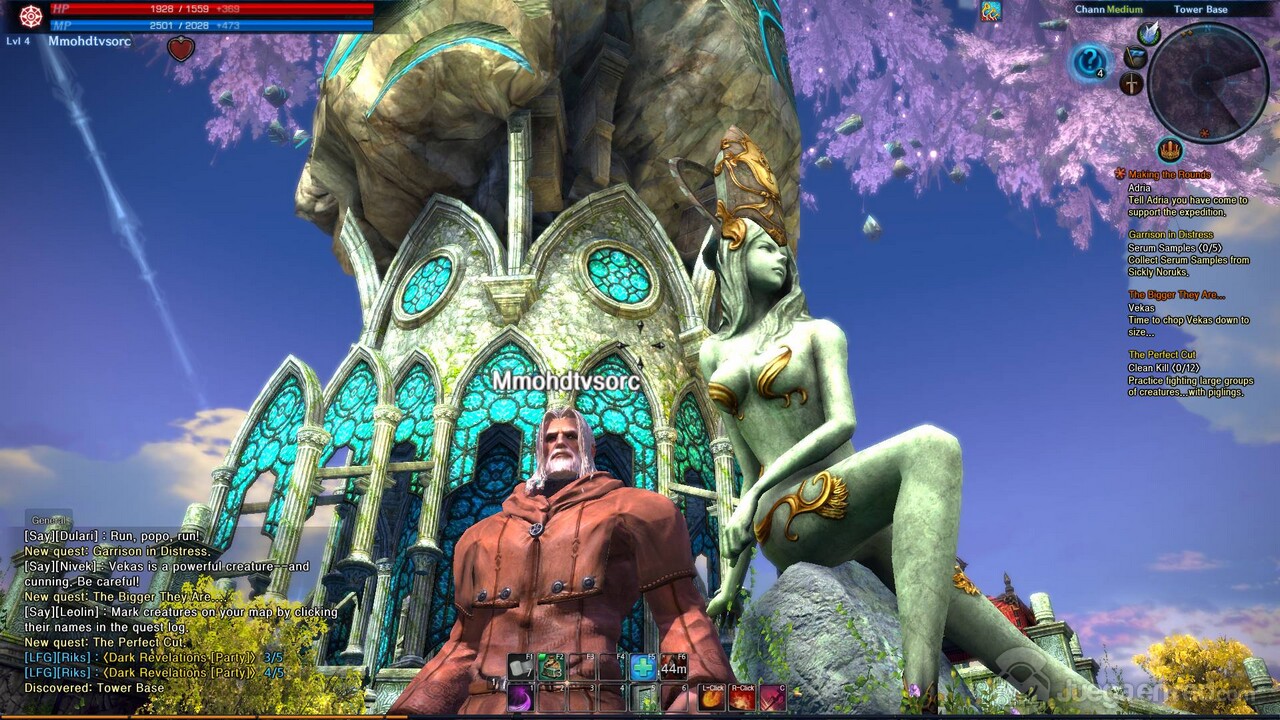Select the Garrison in Distress quest entry
The image size is (1280, 720).
click(x=1170, y=235)
